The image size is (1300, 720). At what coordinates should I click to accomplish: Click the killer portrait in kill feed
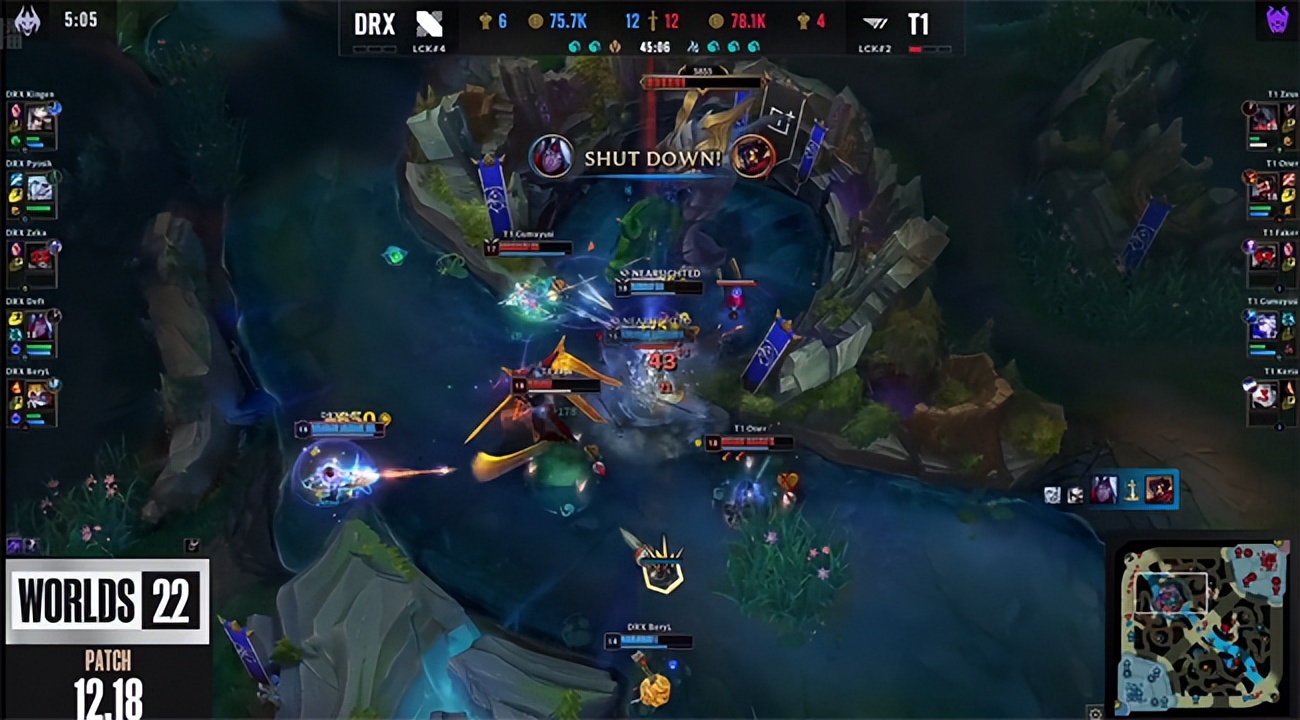tap(1105, 490)
